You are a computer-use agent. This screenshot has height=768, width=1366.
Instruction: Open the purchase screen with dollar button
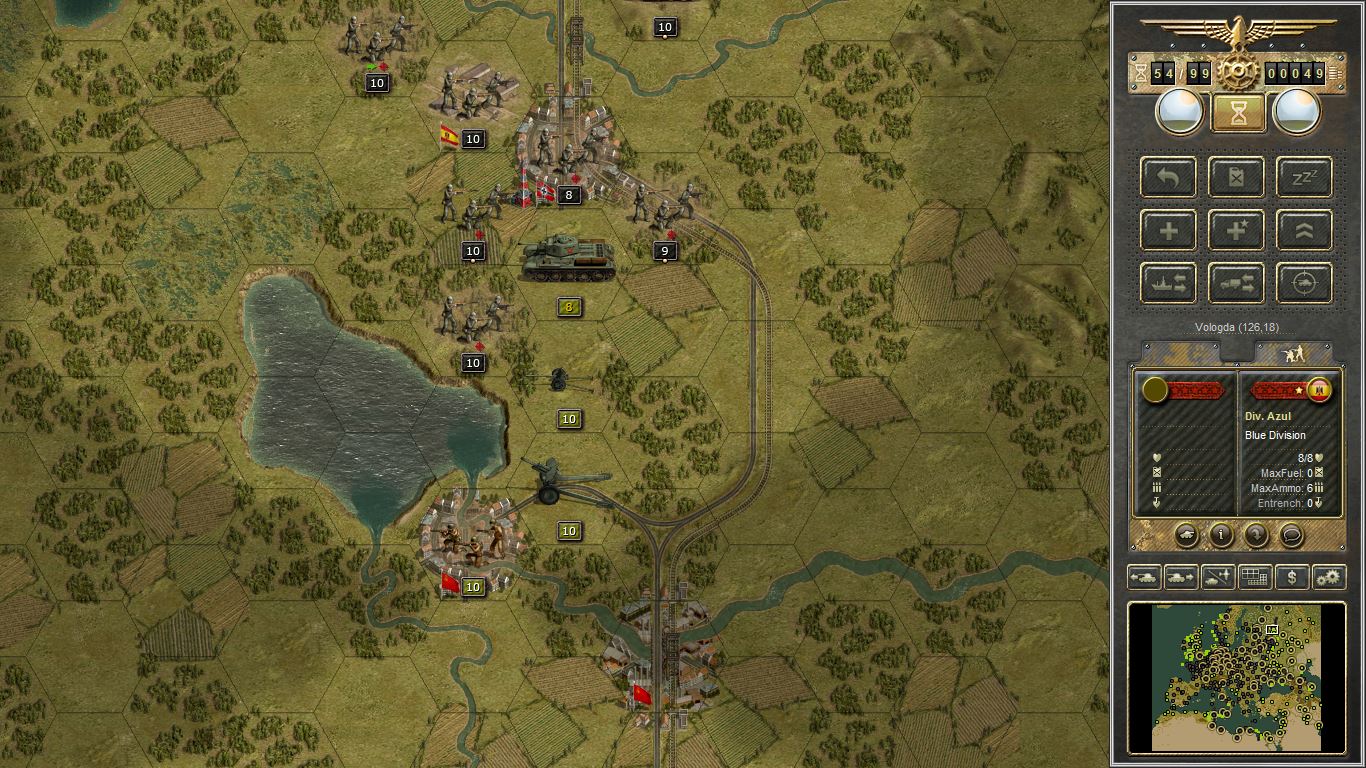[1292, 577]
